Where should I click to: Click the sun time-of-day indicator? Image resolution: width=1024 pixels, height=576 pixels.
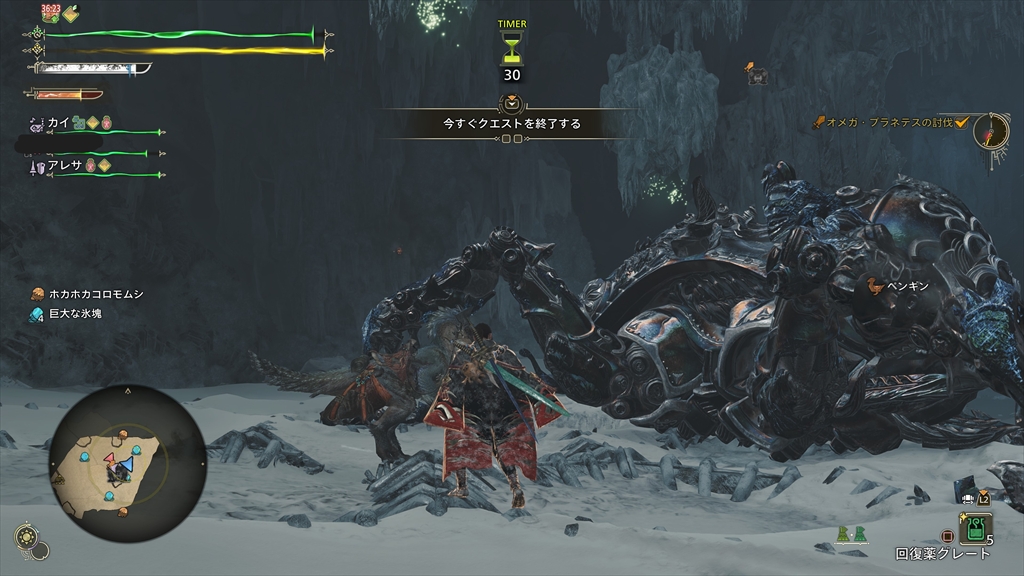[x=28, y=539]
